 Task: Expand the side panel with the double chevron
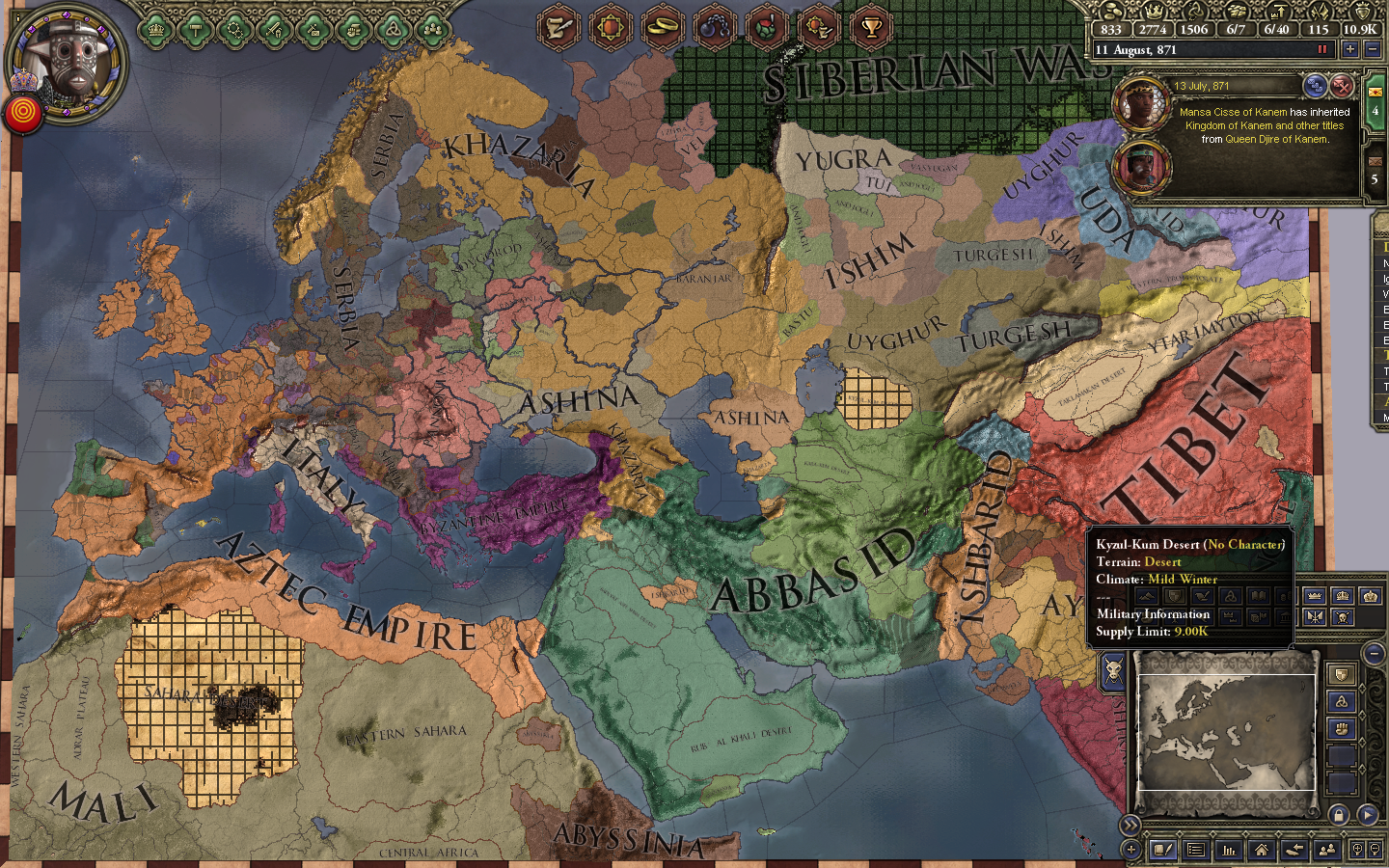(x=1130, y=824)
